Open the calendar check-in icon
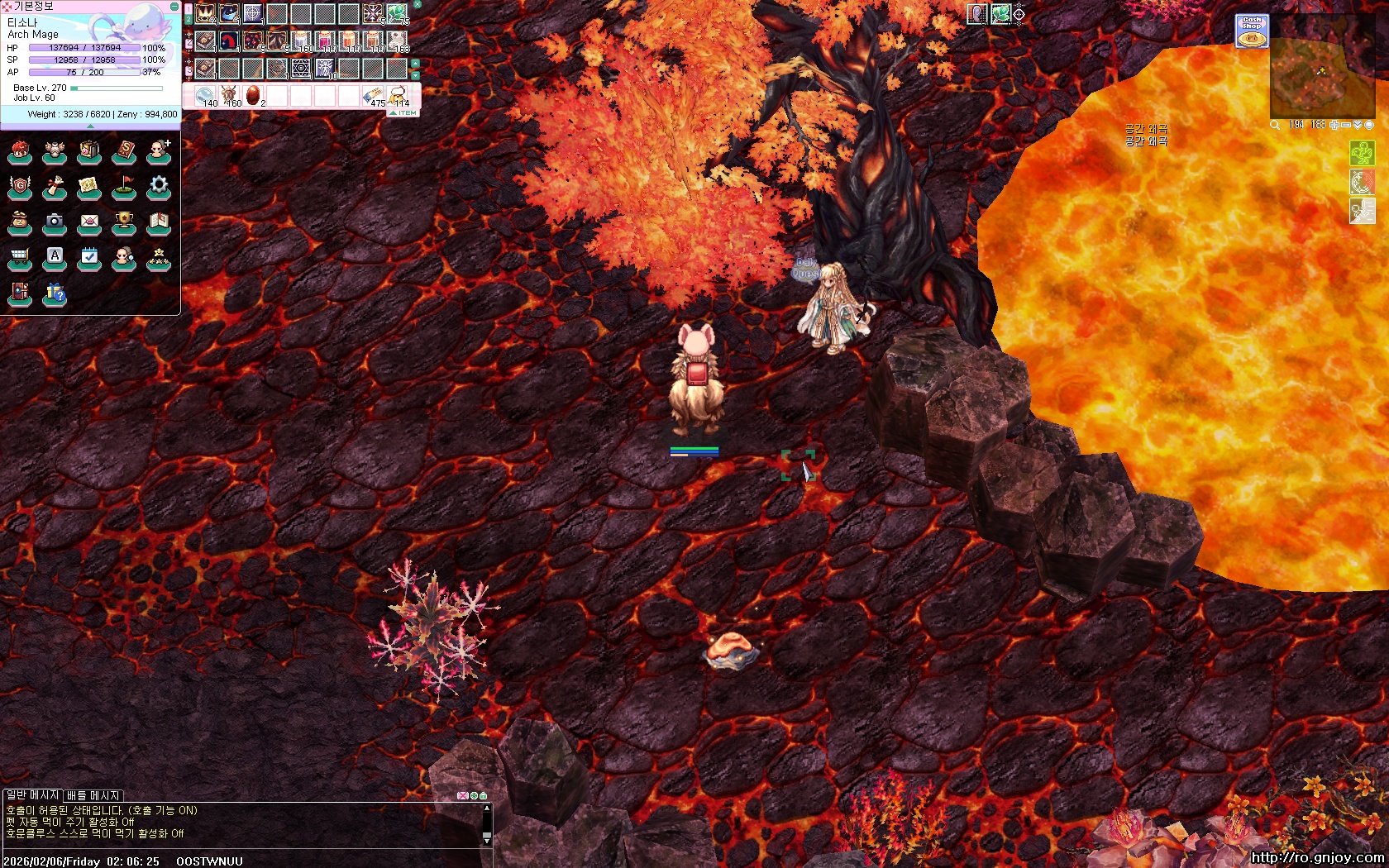 click(89, 258)
